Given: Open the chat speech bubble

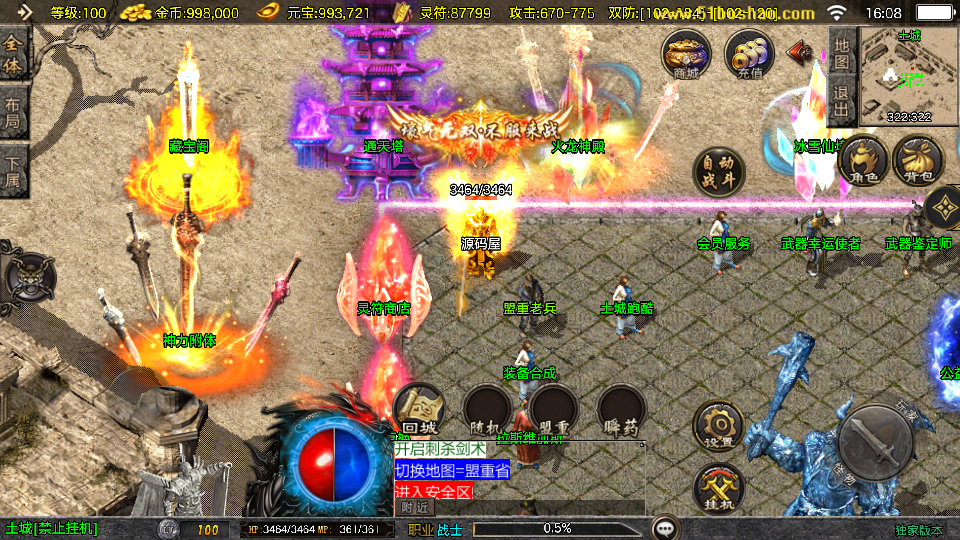Looking at the screenshot, I should pos(664,528).
